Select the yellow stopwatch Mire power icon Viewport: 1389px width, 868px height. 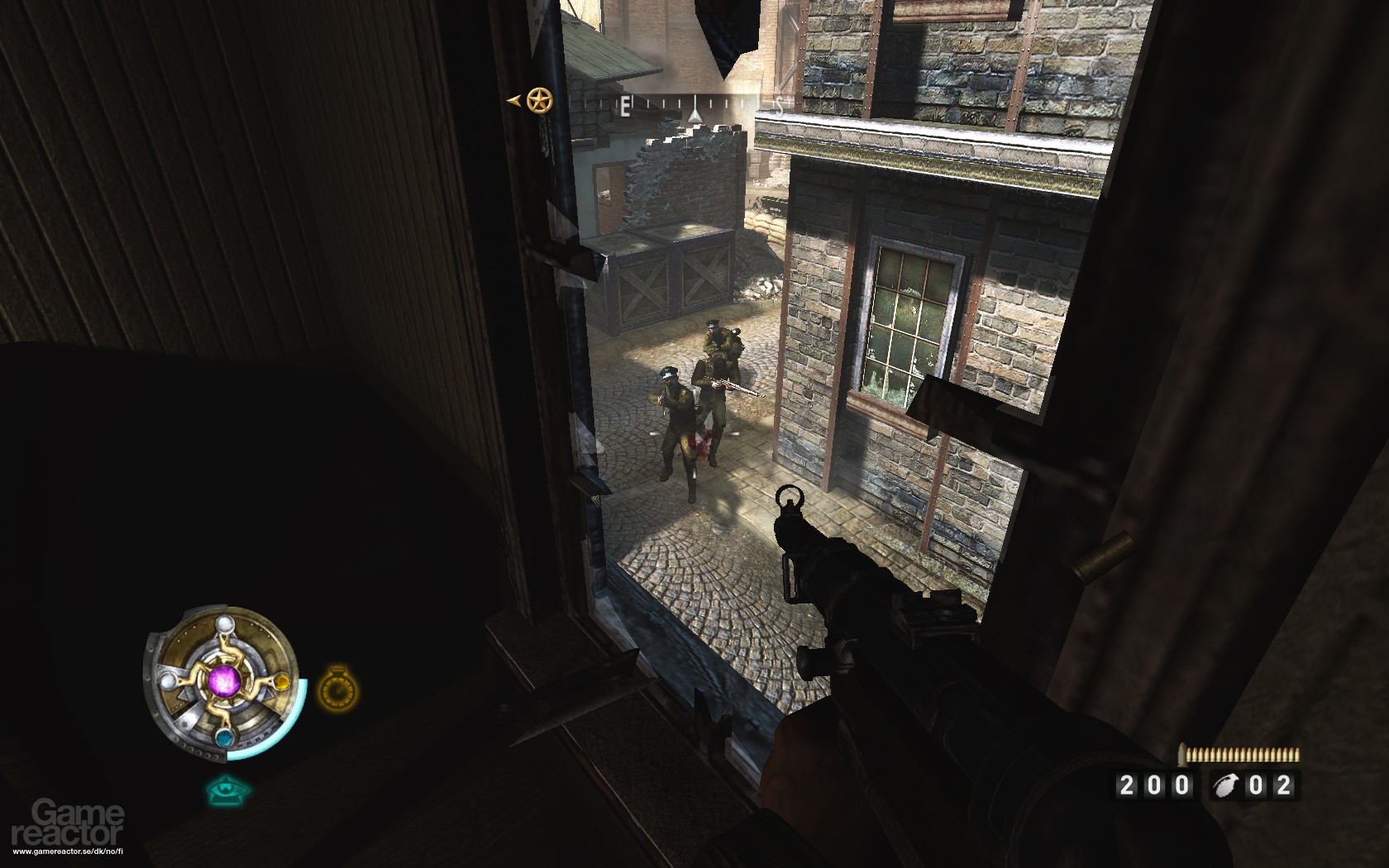click(x=337, y=690)
